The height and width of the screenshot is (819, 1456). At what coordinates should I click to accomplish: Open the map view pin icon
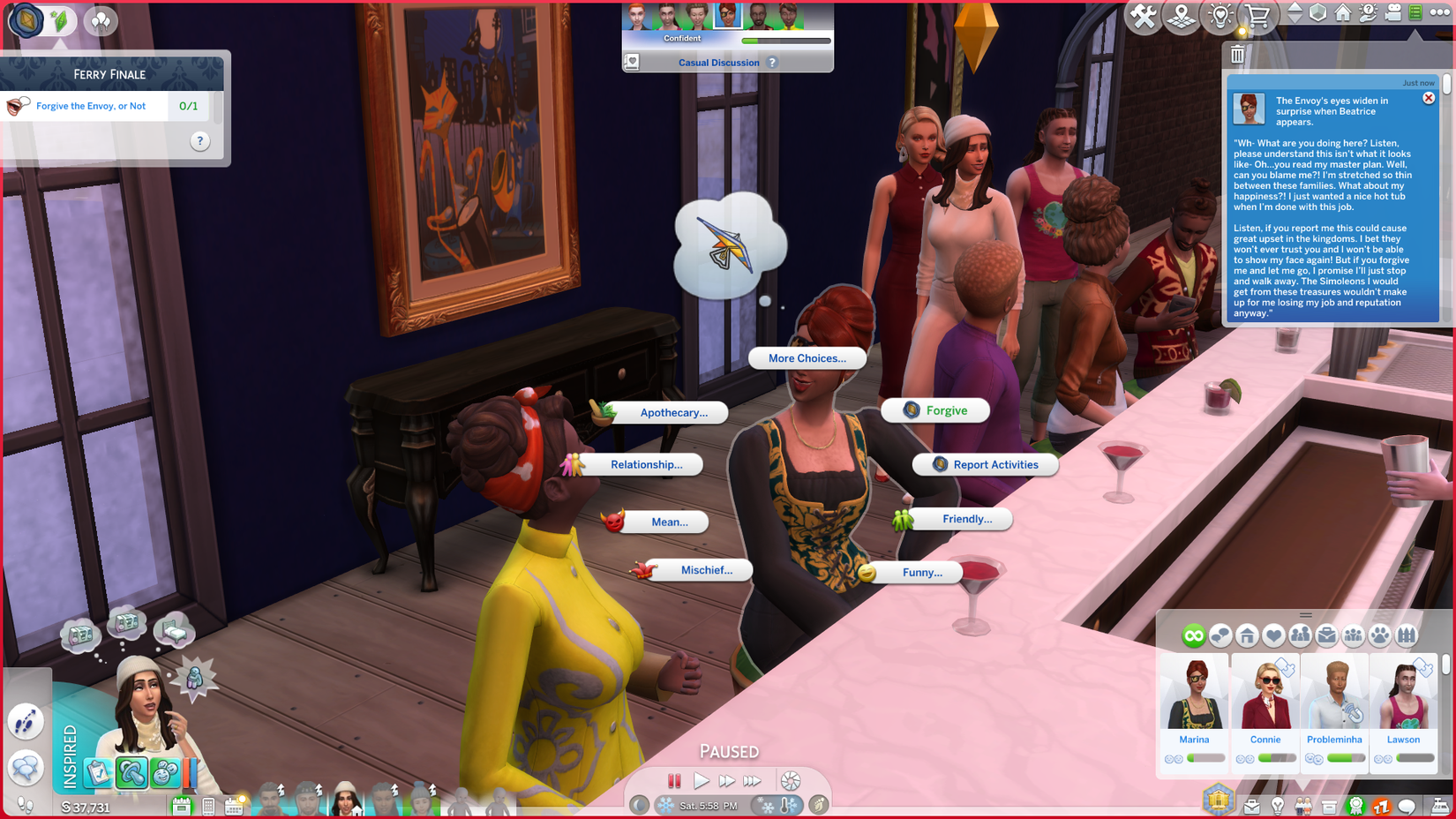pos(1180,15)
